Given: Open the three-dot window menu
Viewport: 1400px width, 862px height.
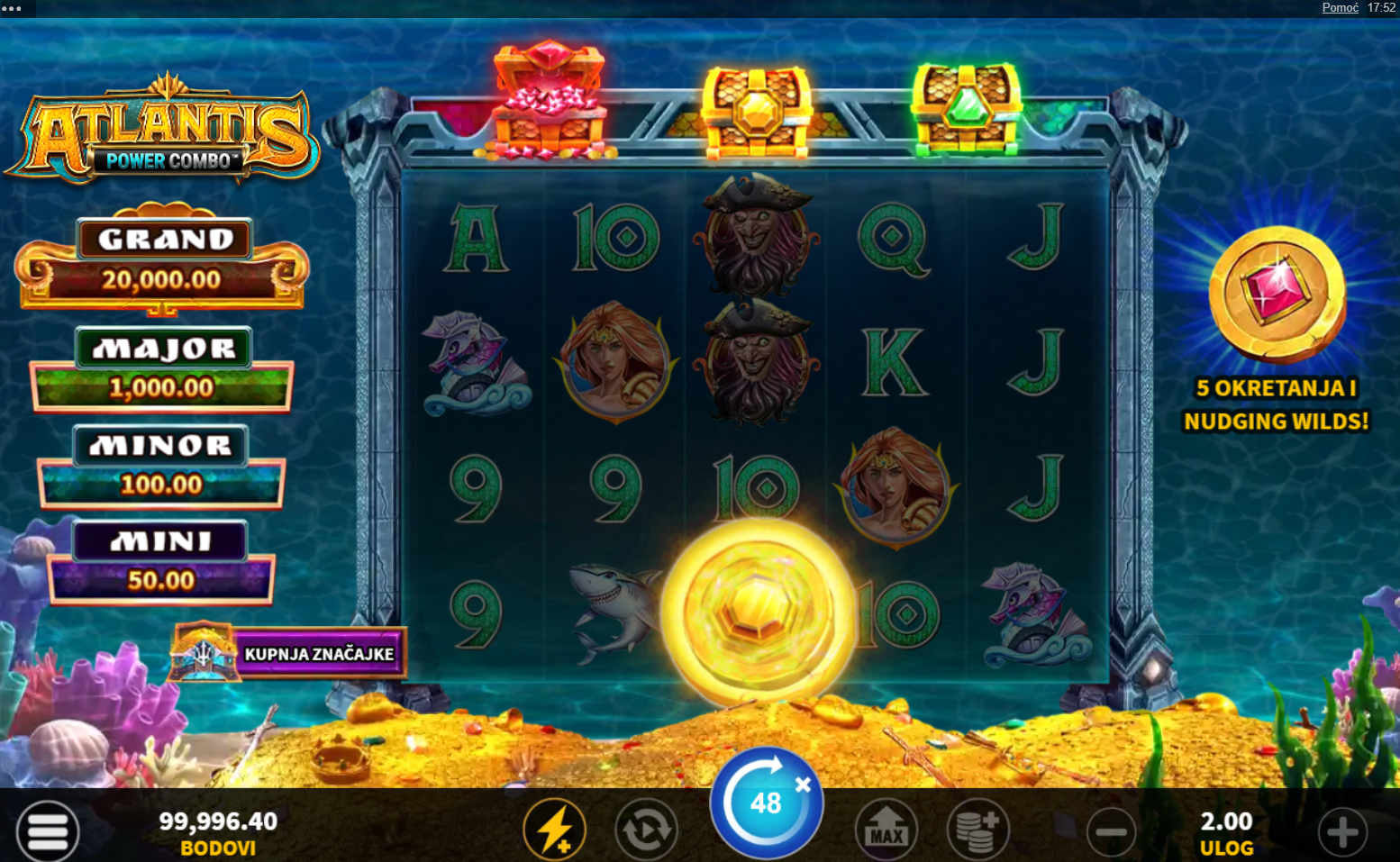Looking at the screenshot, I should (13, 8).
